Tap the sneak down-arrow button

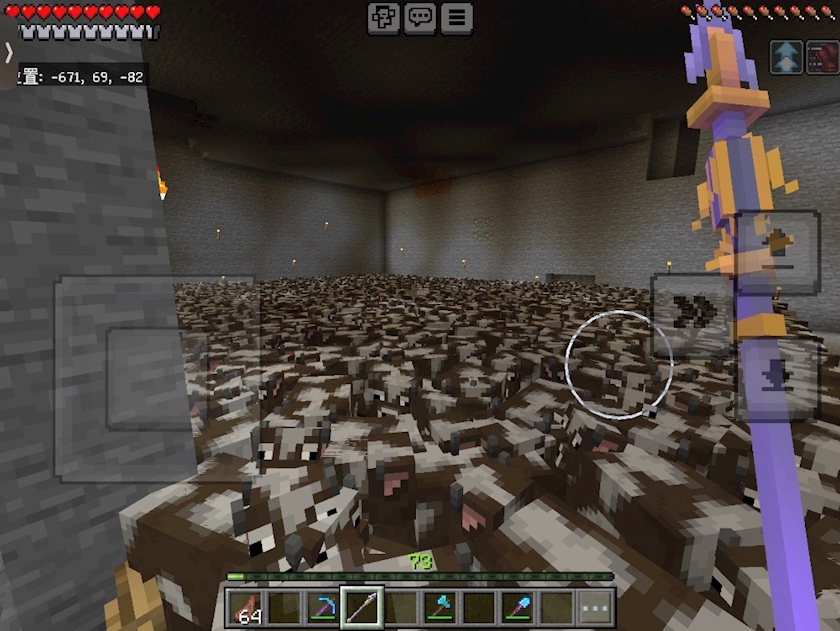777,378
